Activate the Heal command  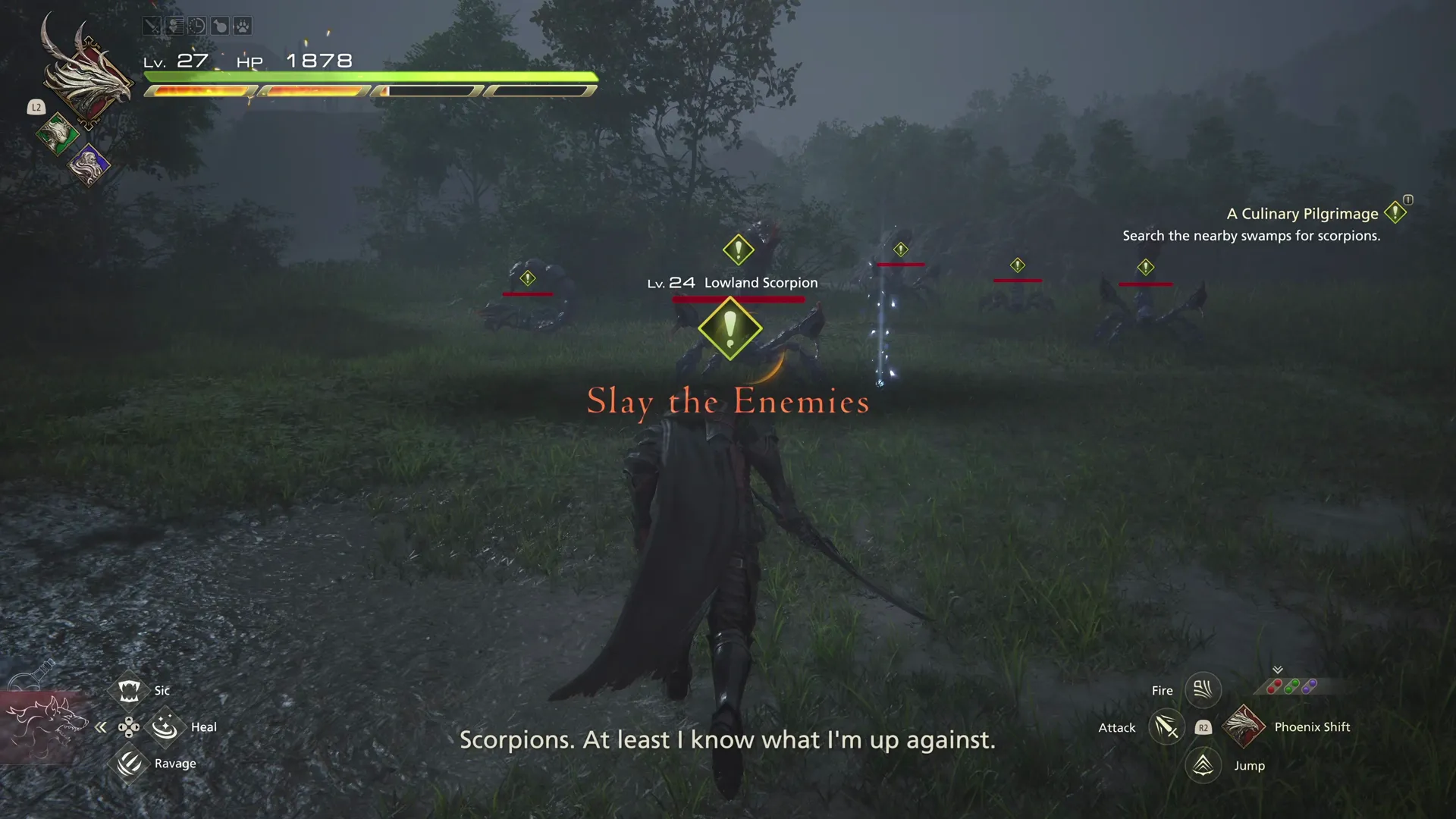point(165,726)
